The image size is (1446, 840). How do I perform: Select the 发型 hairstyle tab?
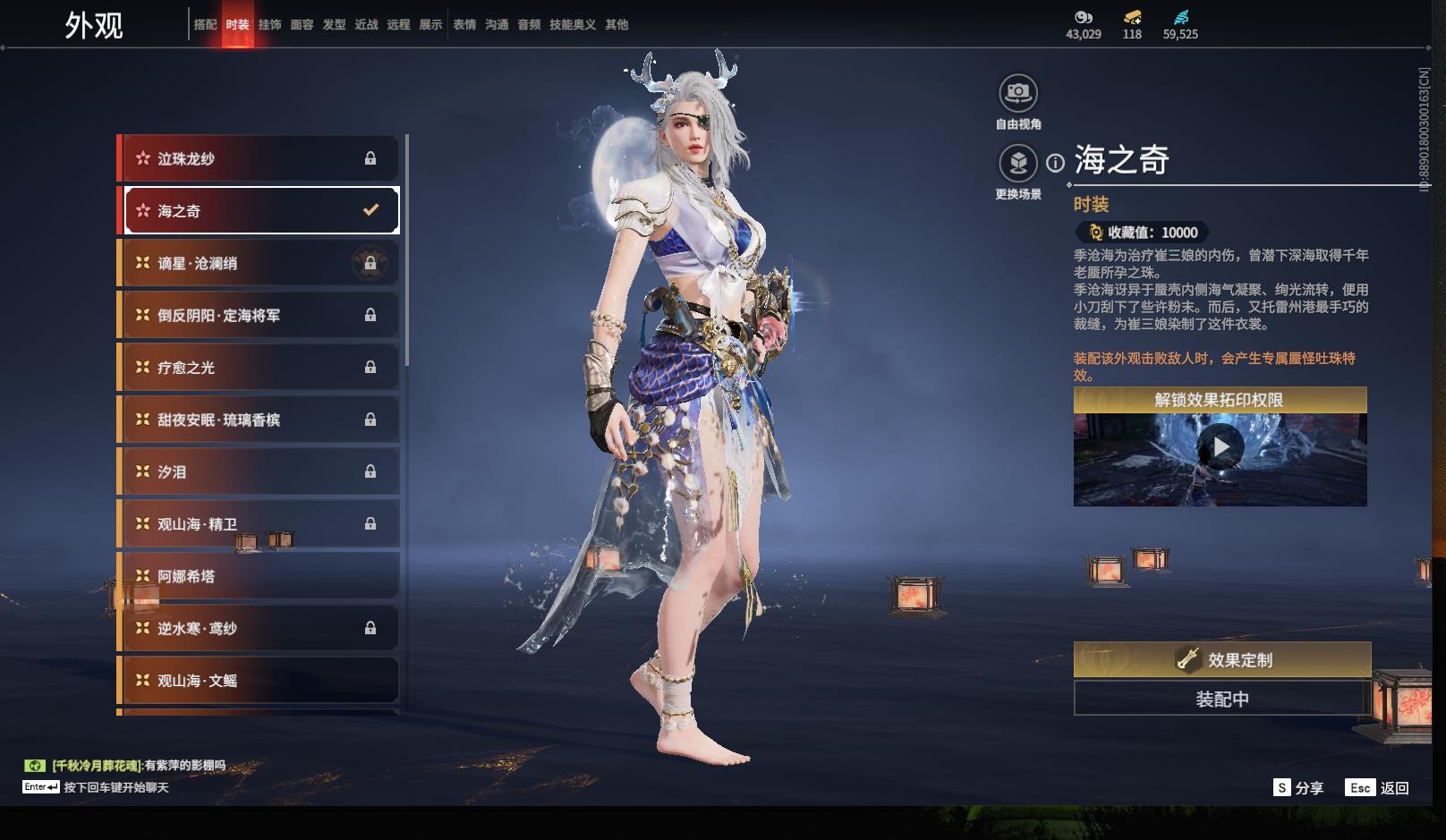click(x=334, y=25)
